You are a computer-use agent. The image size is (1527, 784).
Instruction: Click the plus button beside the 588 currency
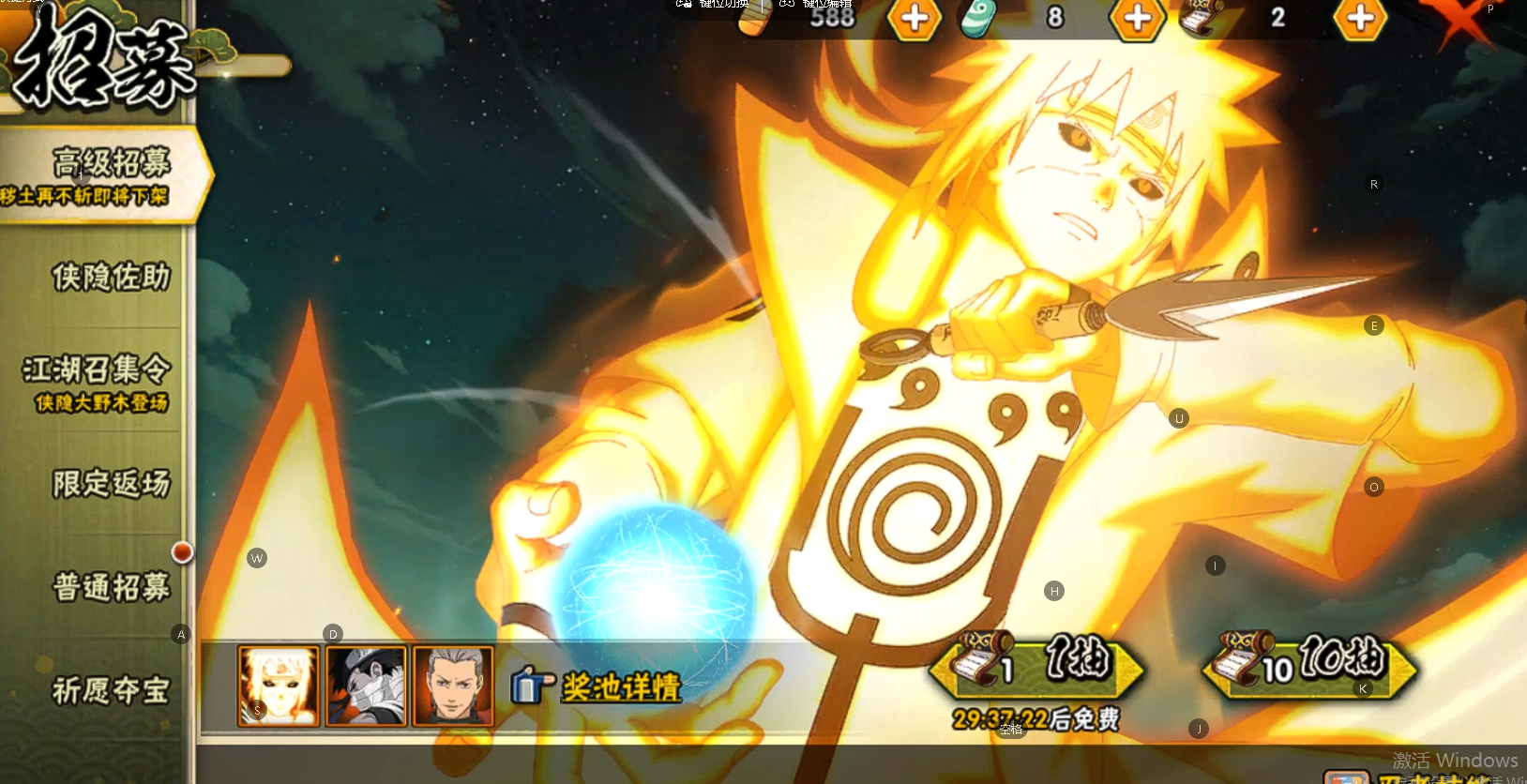pyautogui.click(x=915, y=18)
